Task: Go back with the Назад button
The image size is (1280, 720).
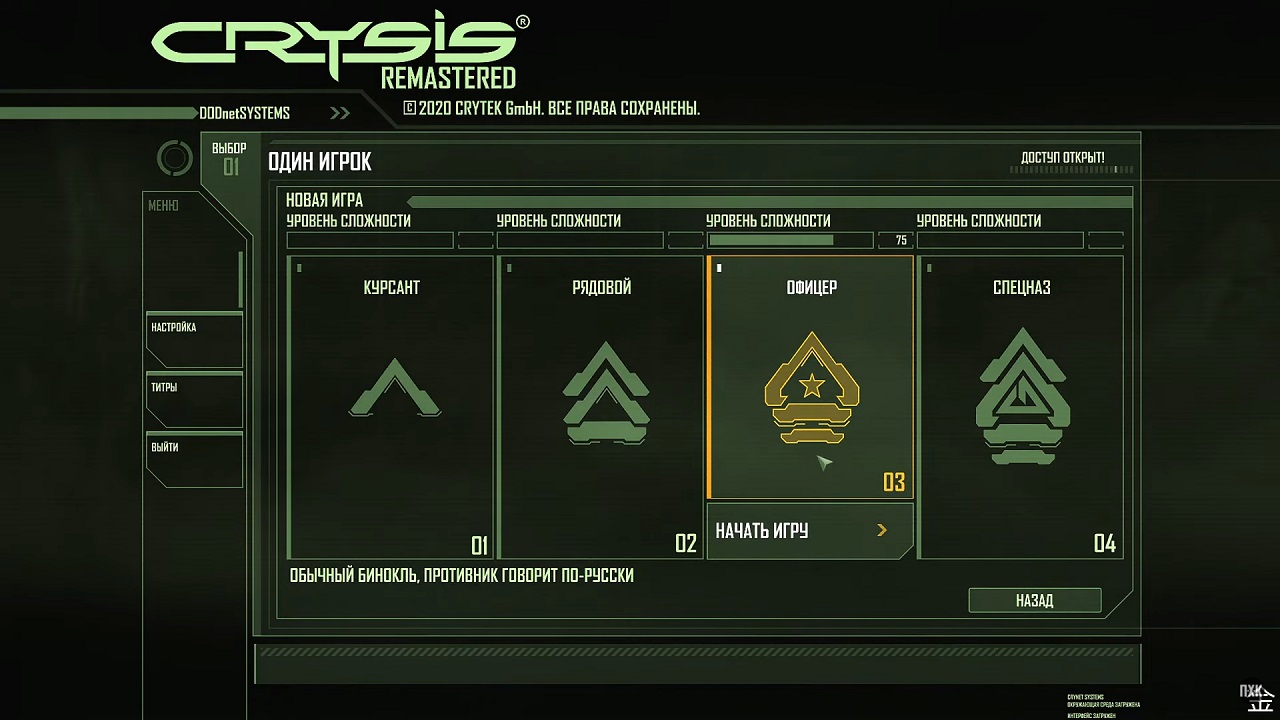Action: pyautogui.click(x=1034, y=600)
